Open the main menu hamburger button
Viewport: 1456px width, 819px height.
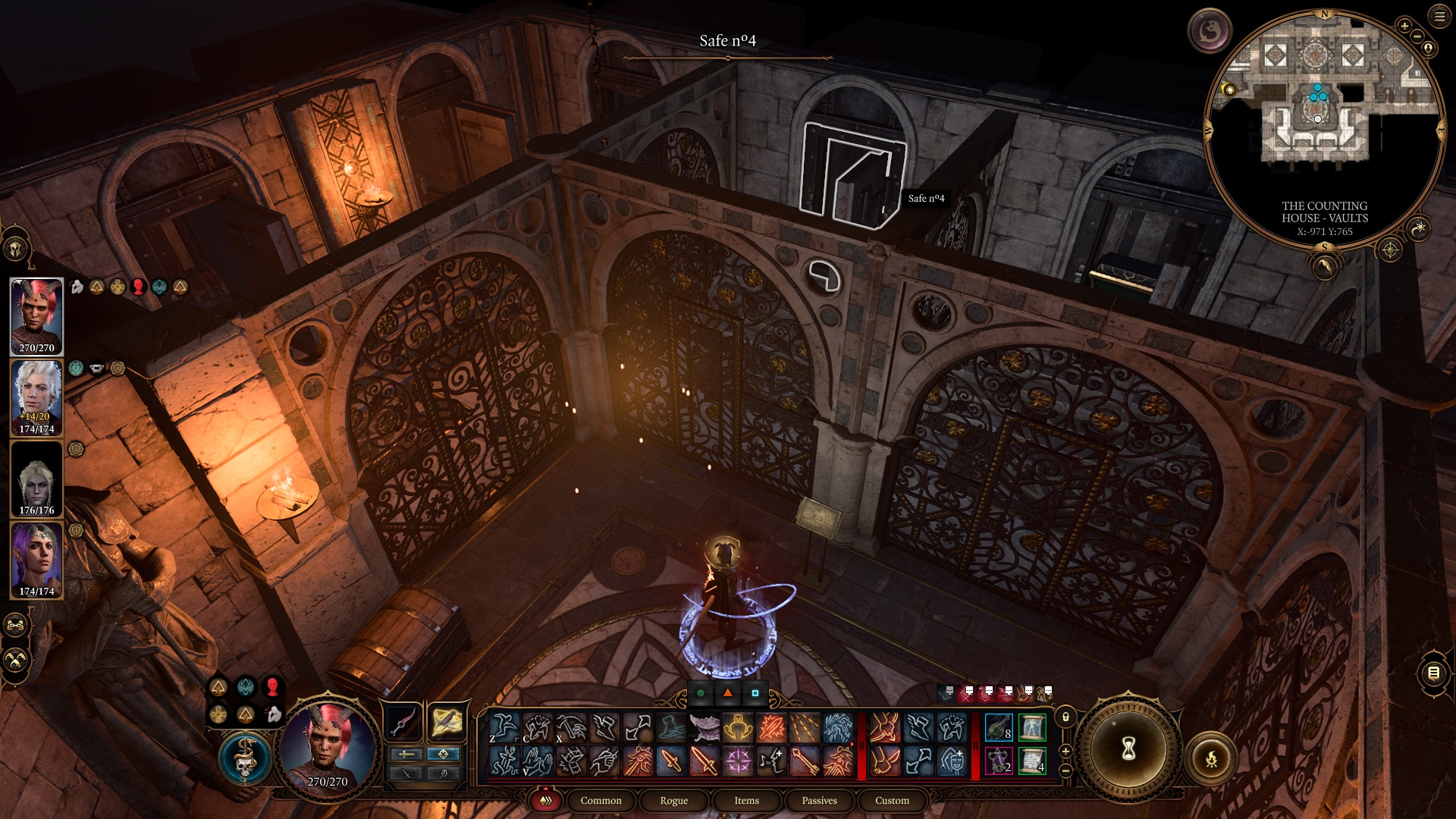click(x=1439, y=16)
